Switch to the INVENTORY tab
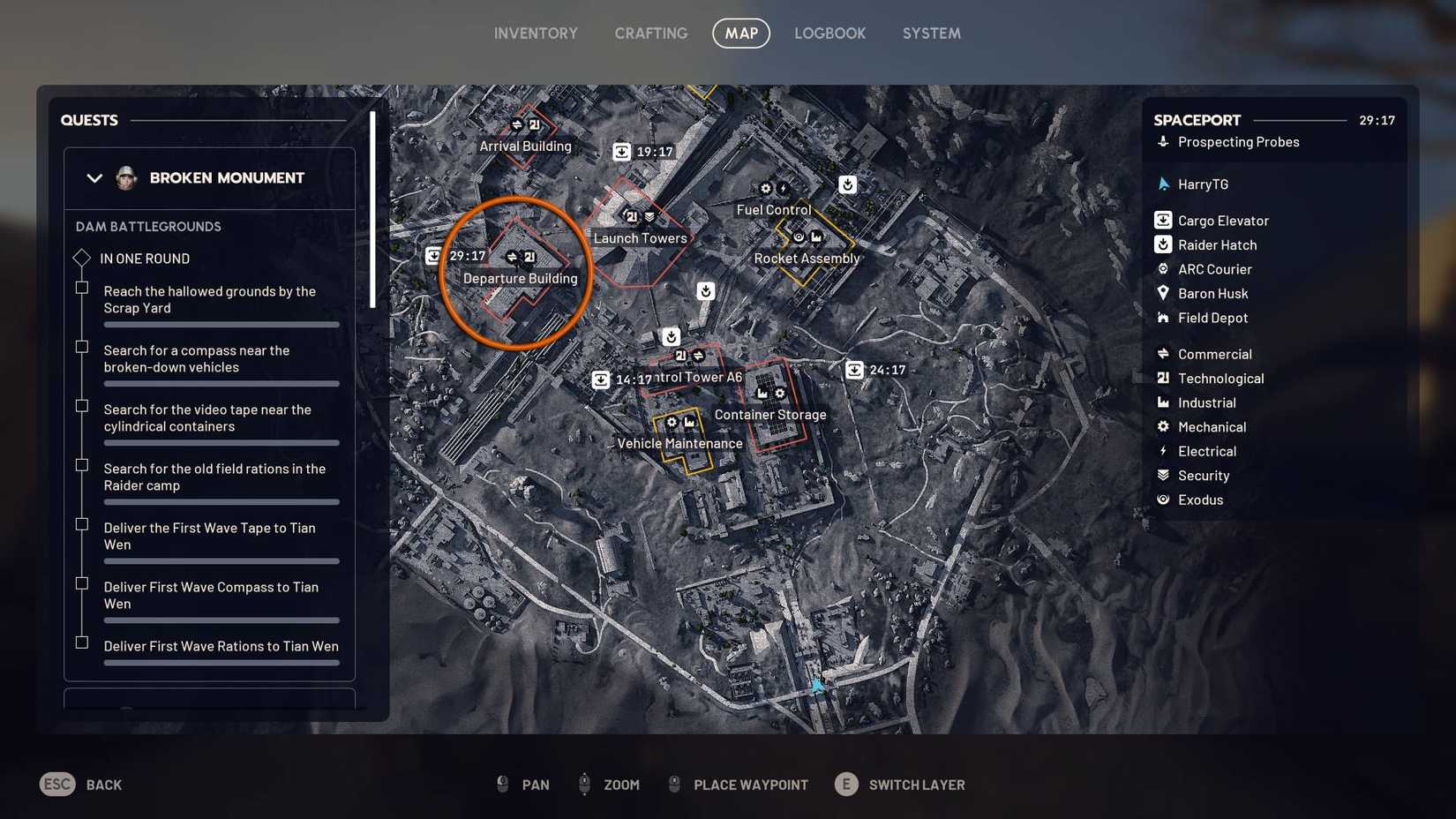 tap(535, 33)
